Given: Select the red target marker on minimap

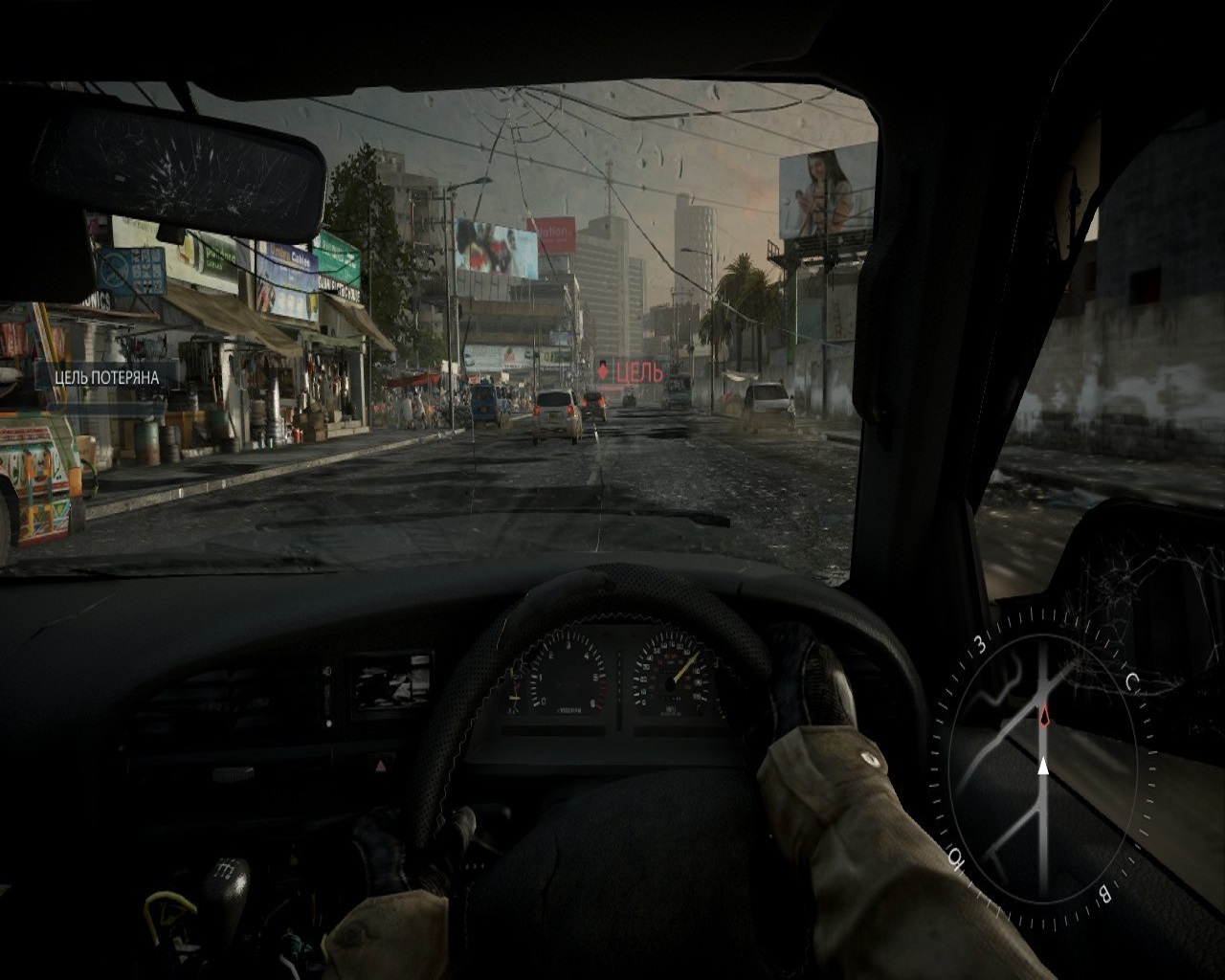Looking at the screenshot, I should click(1044, 714).
